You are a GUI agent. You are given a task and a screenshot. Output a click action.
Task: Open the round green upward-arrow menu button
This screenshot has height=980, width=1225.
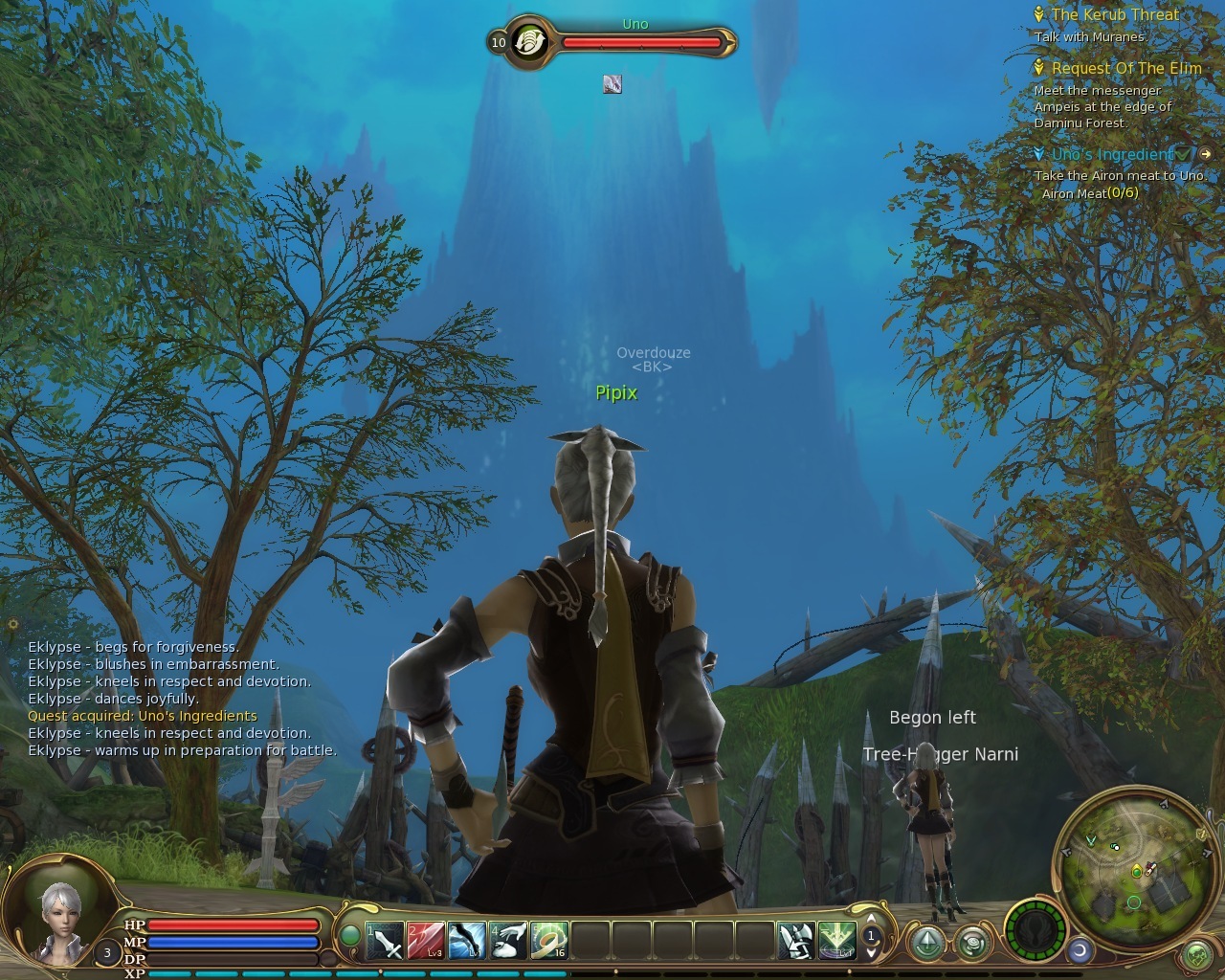(926, 943)
